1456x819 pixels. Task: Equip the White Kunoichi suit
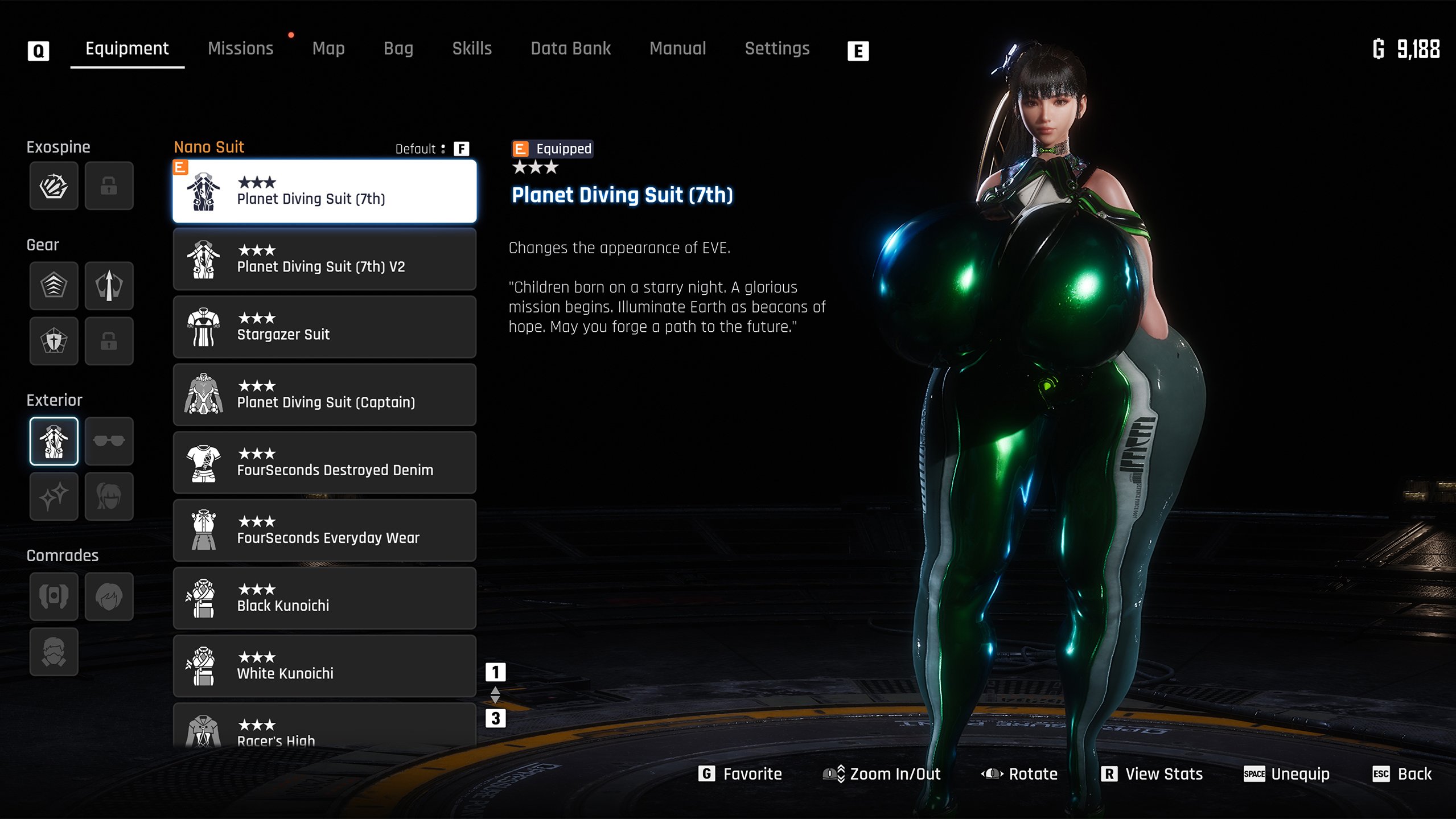324,665
